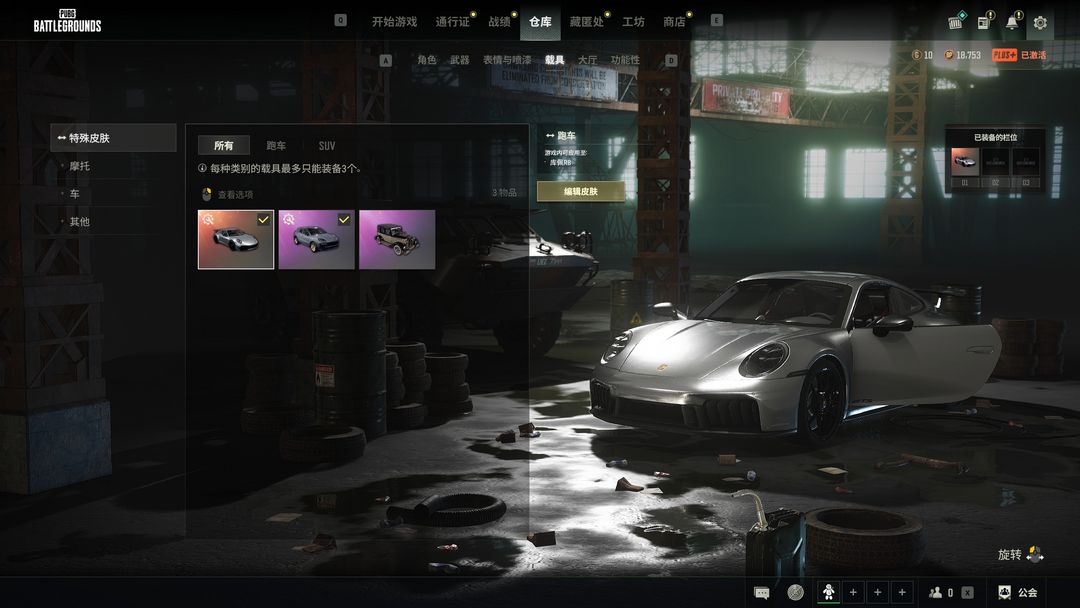Open the 开始游戏 (Start Game) menu
Viewport: 1080px width, 608px height.
(394, 21)
